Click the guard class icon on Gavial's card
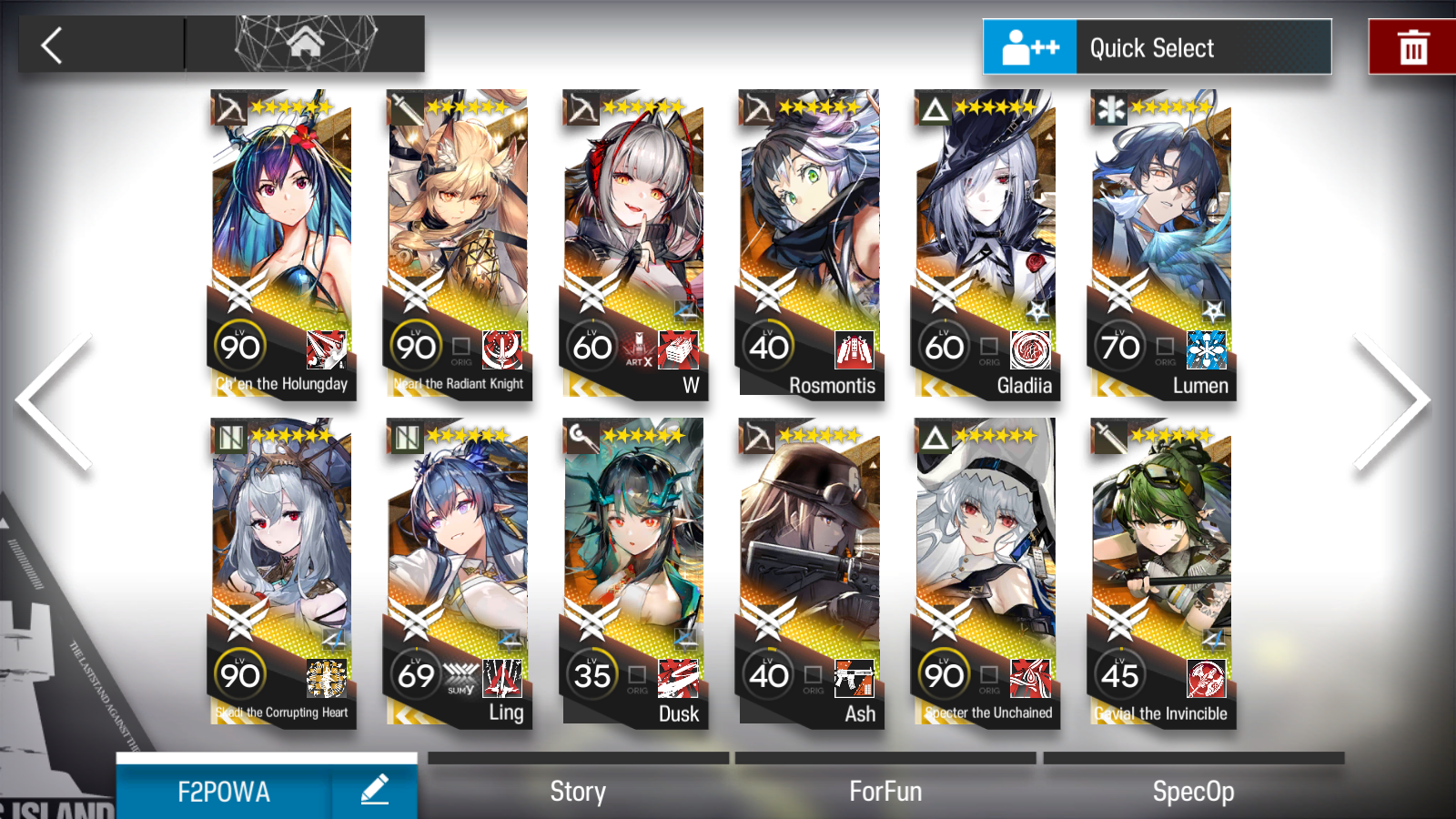This screenshot has width=1456, height=819. point(1109,438)
